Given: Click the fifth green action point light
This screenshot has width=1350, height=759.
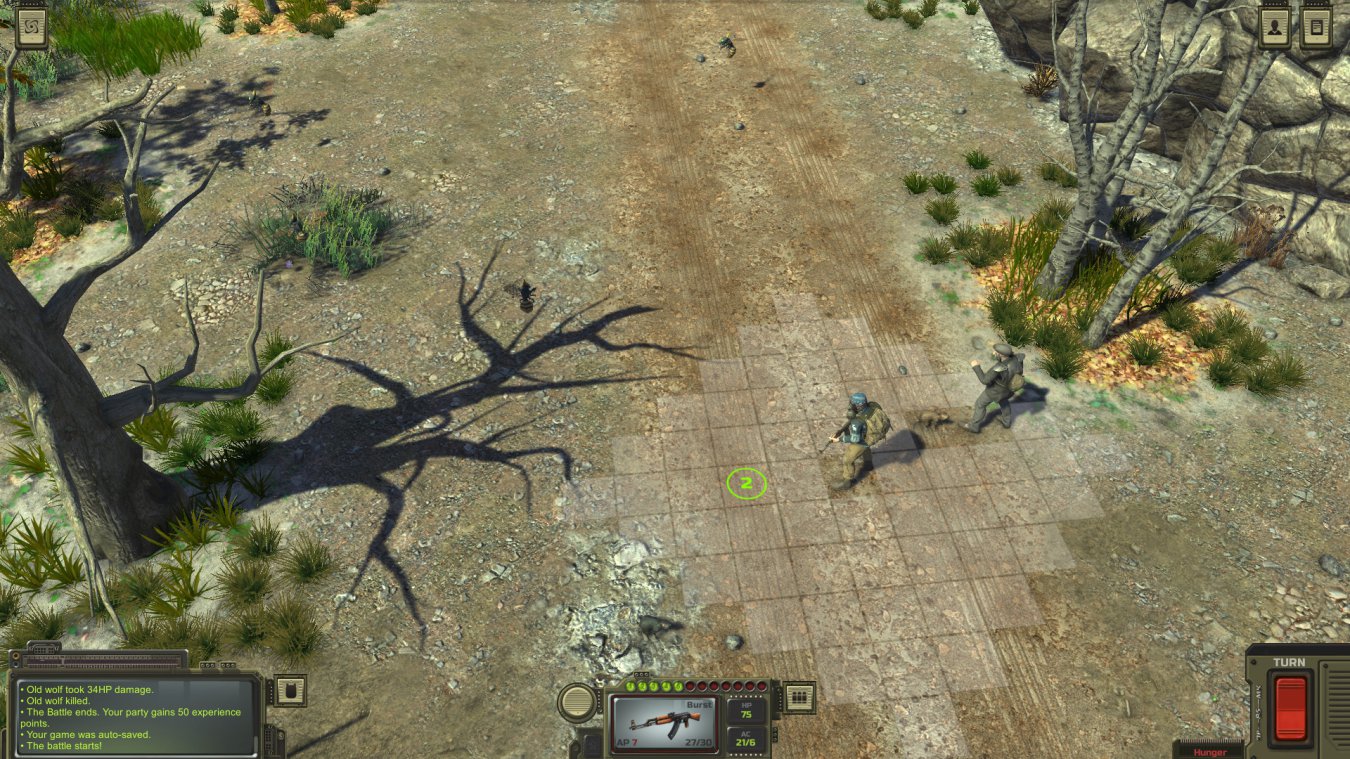Looking at the screenshot, I should [676, 687].
